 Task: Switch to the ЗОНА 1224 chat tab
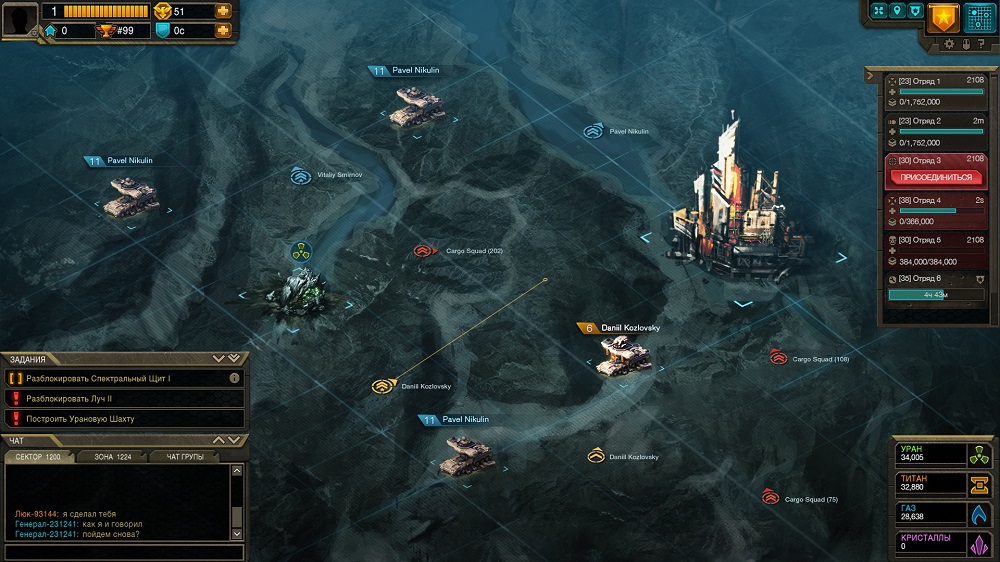pos(112,456)
